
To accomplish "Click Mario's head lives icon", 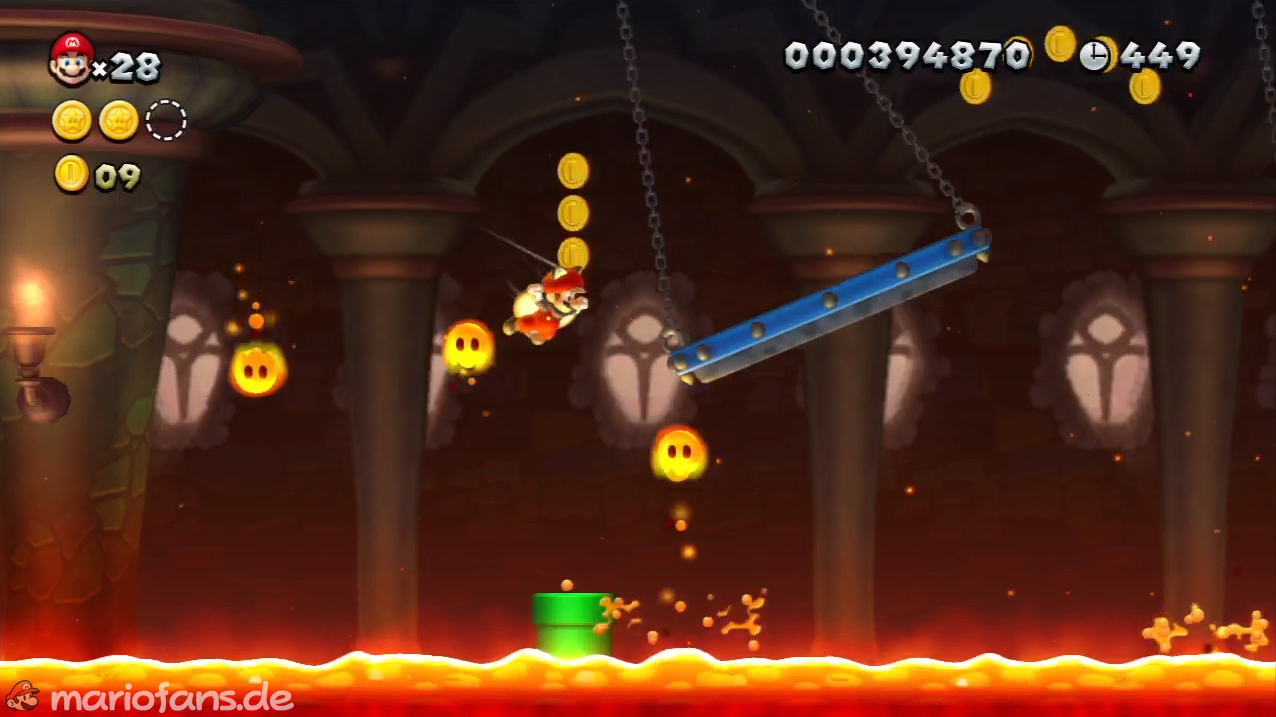I will tap(71, 58).
